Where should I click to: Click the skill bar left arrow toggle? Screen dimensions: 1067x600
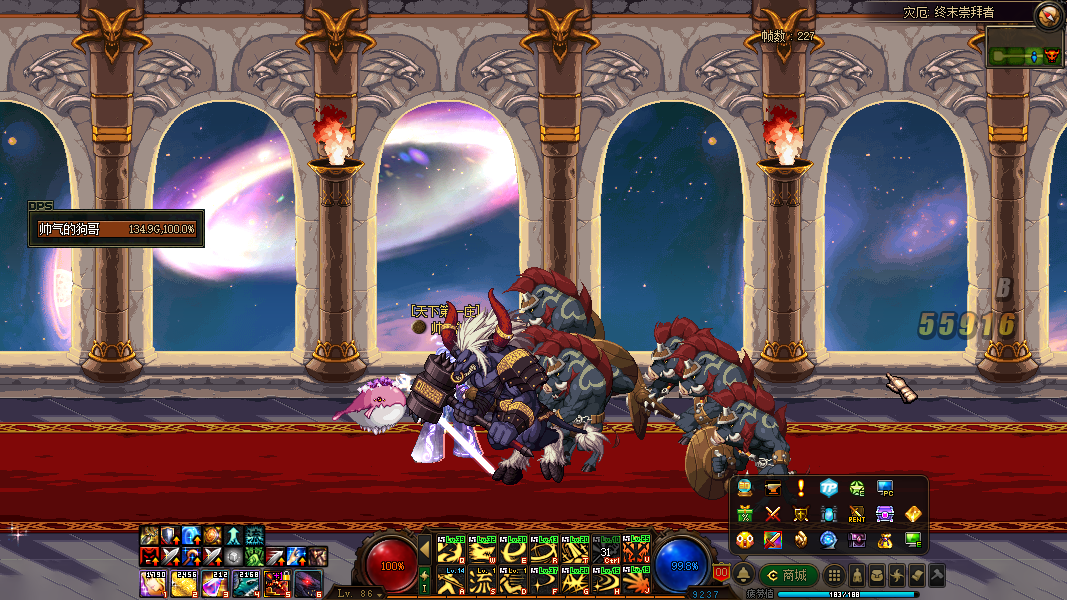(424, 550)
